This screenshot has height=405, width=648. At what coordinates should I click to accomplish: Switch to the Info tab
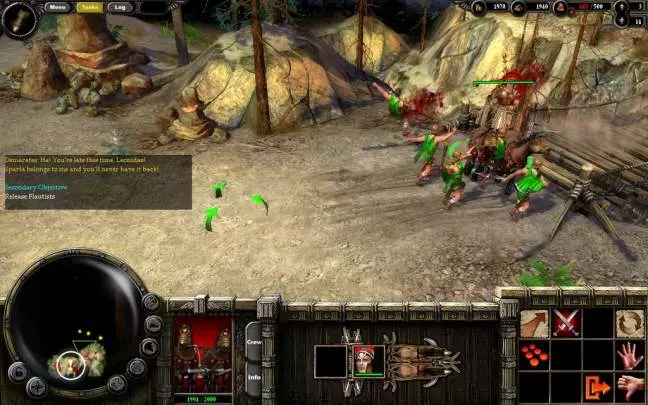click(x=254, y=378)
